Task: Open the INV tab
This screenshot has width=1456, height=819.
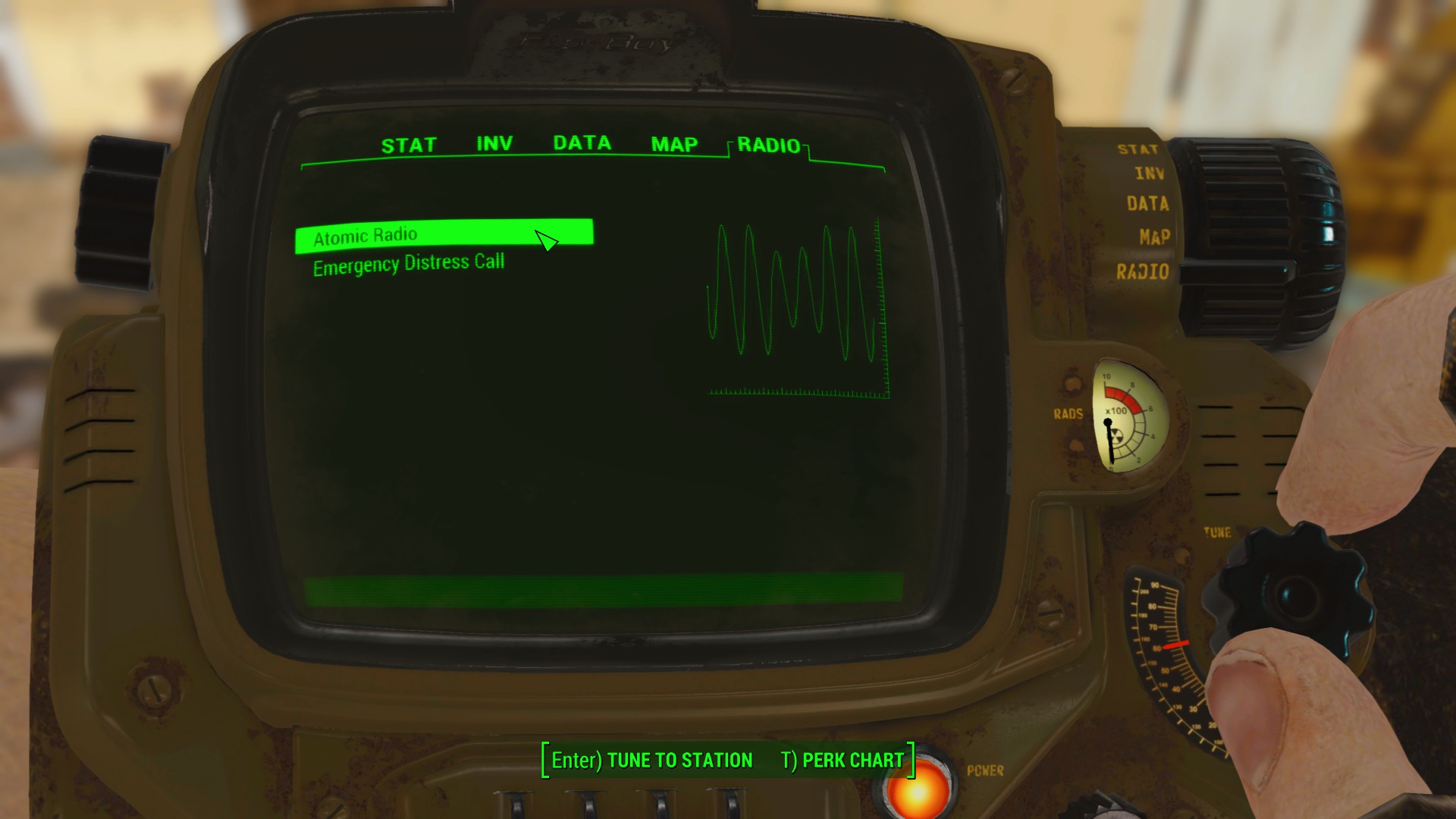Action: pyautogui.click(x=494, y=143)
